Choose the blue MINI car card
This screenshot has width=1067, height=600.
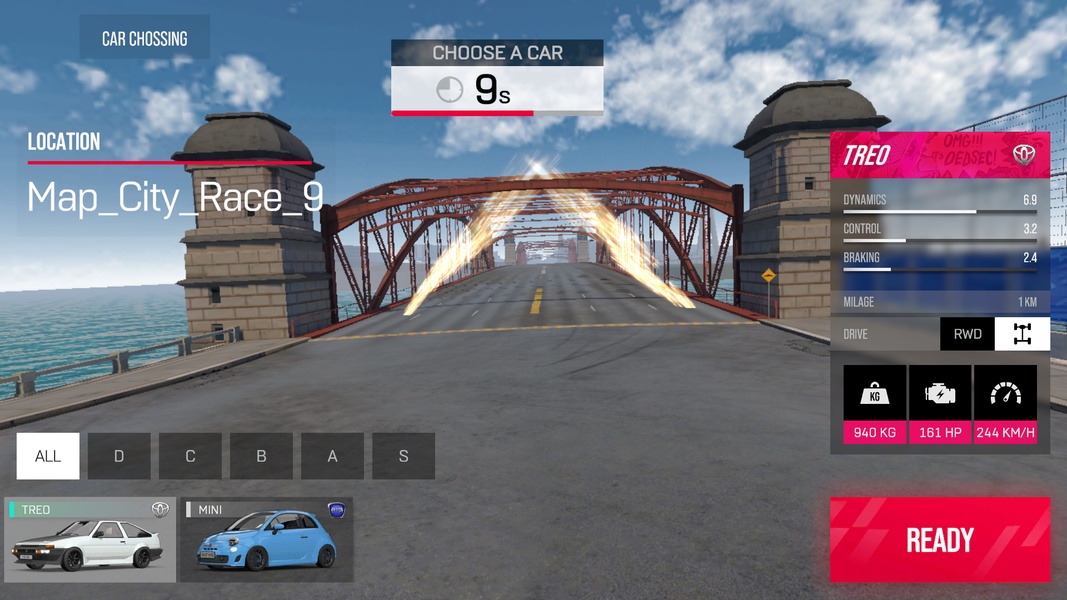click(x=267, y=540)
